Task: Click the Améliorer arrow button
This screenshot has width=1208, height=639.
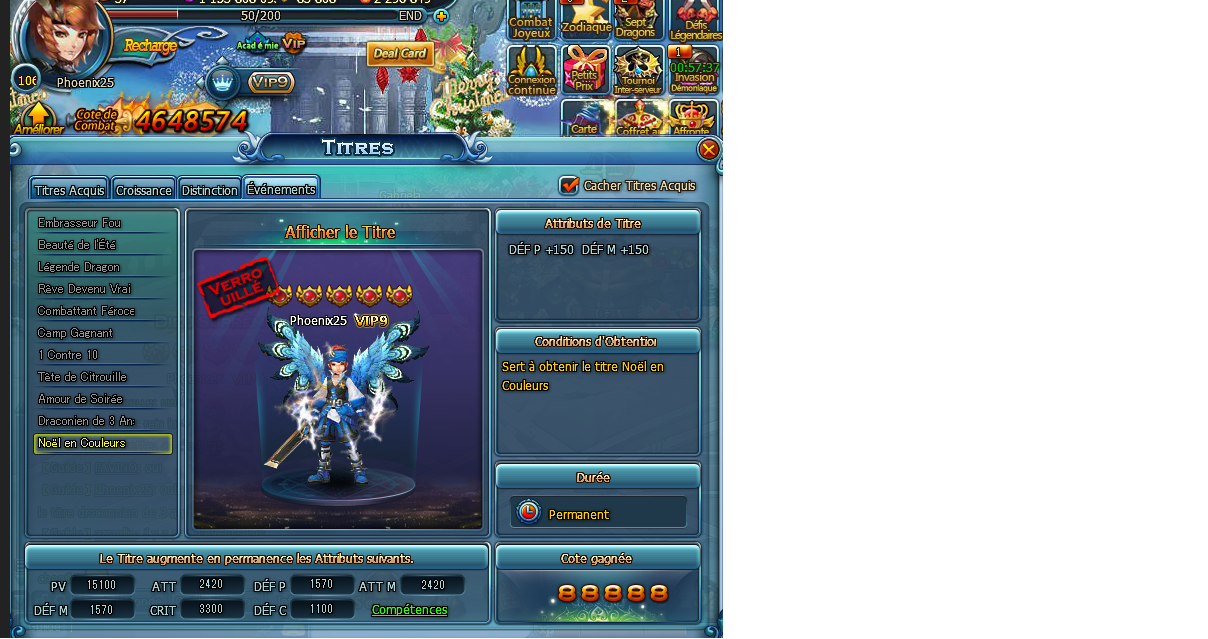Action: [x=38, y=118]
